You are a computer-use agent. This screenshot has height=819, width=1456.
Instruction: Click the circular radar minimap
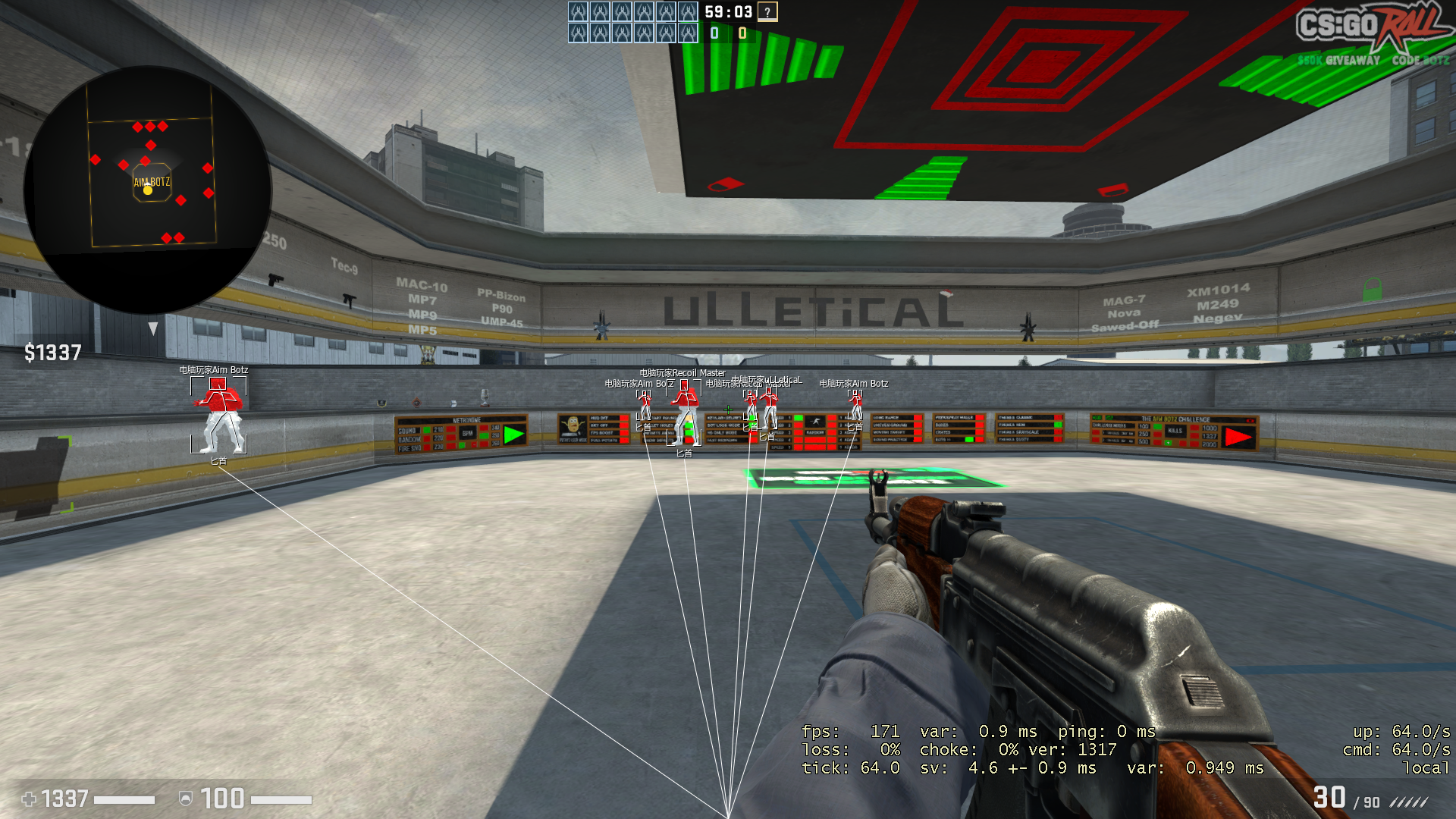[148, 190]
